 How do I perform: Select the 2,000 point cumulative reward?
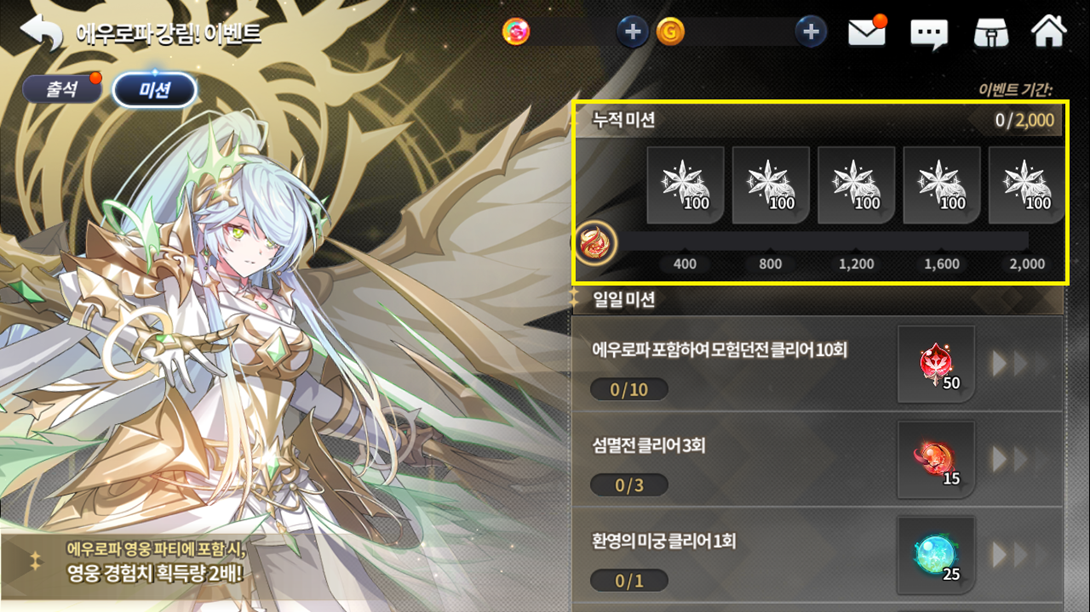tap(1026, 186)
